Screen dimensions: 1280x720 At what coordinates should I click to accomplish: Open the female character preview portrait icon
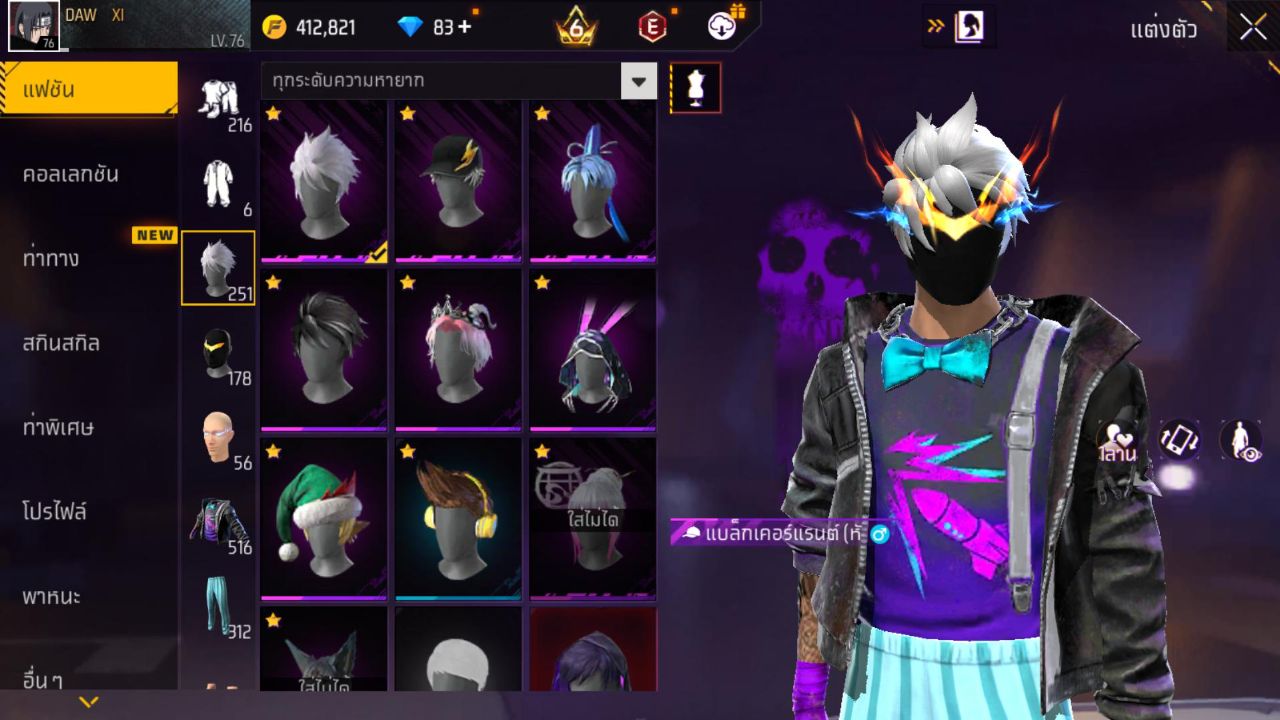[967, 27]
